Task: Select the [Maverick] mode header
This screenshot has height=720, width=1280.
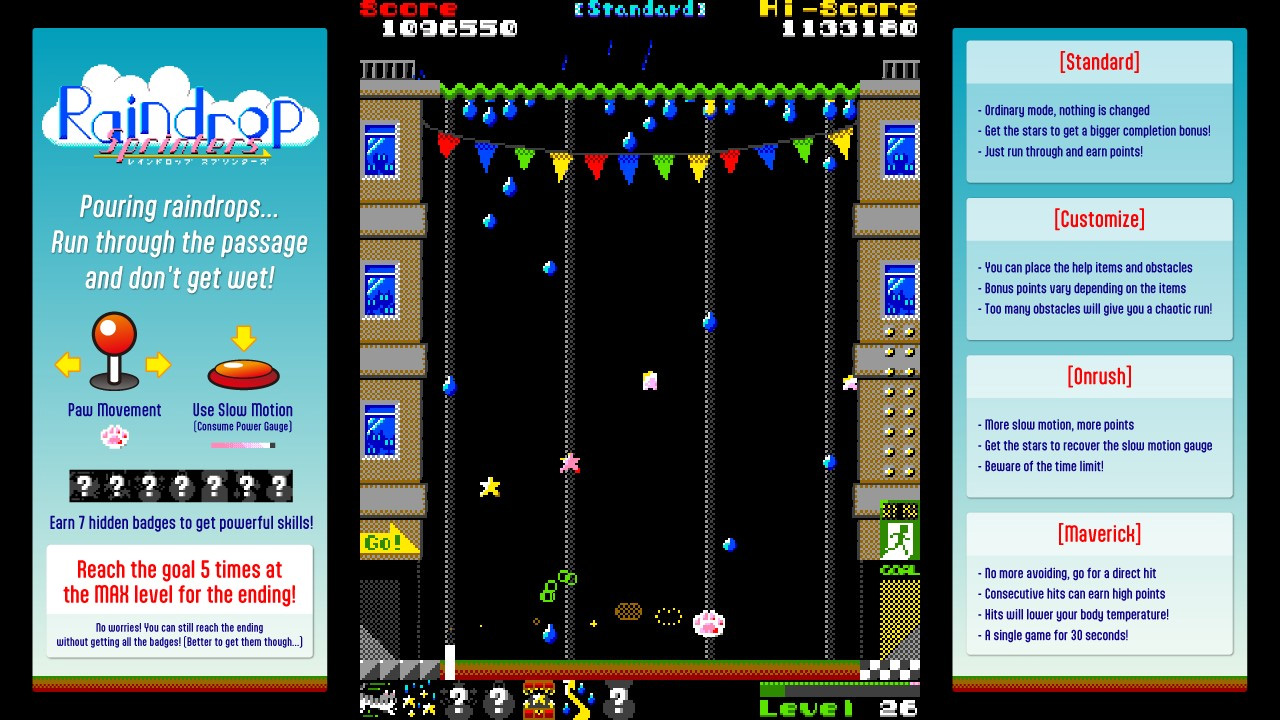Action: click(1099, 533)
